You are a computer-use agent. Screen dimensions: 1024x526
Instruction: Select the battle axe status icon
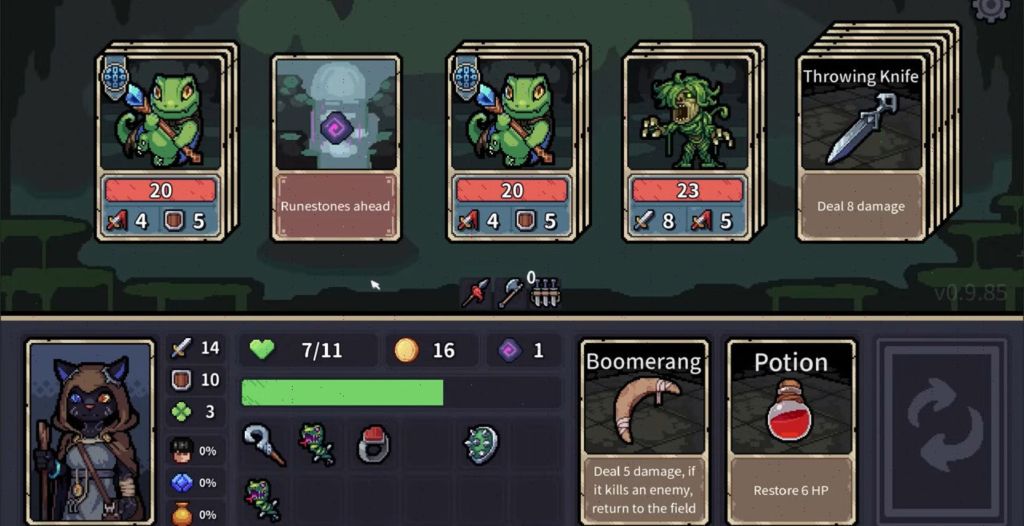point(510,293)
